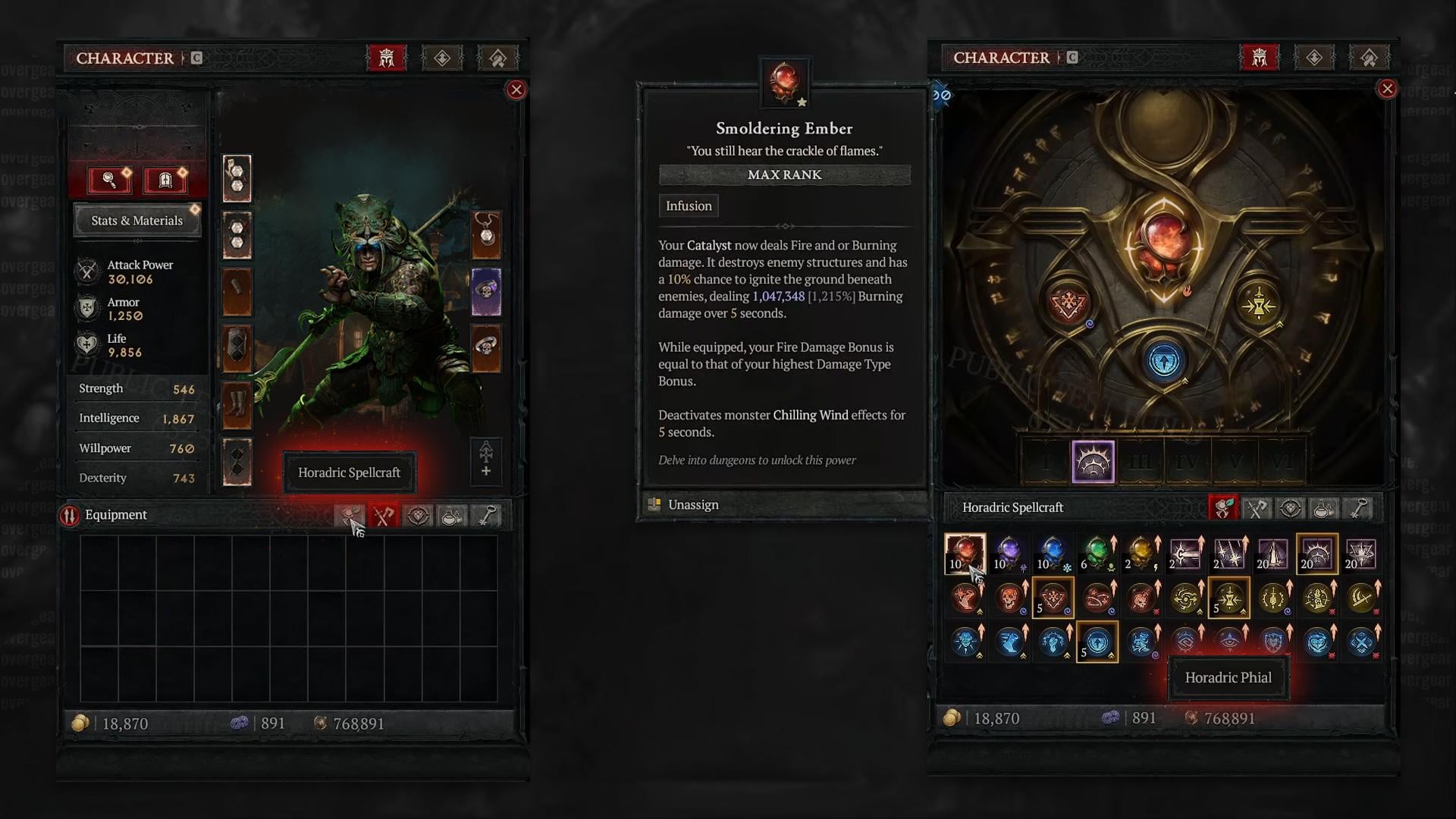This screenshot has width=1456, height=819.
Task: Open the weapons filter in the Equipment panel
Action: coord(383,515)
